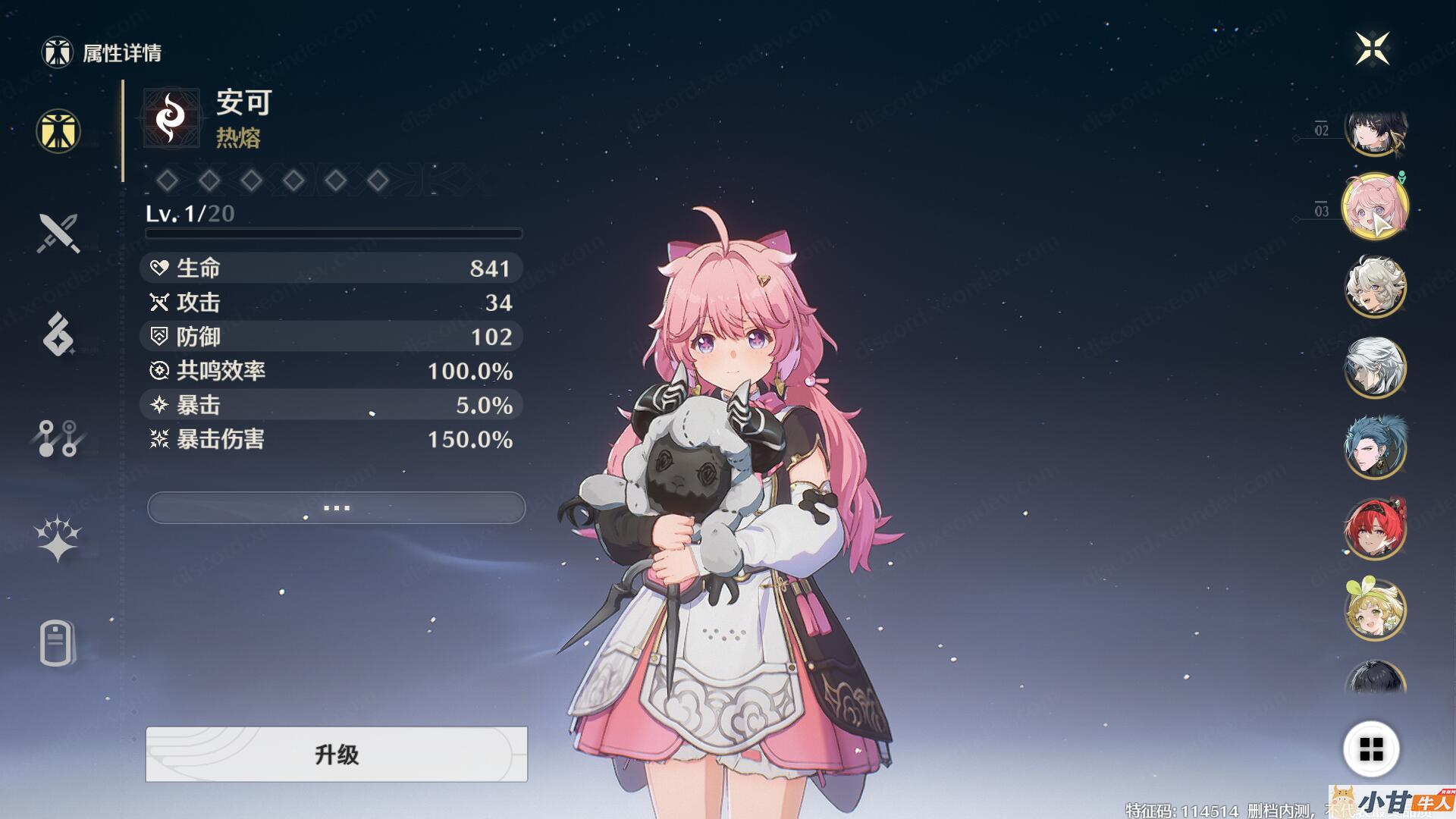The image size is (1456, 819).
Task: Open the sparkling star resonance chain tab
Action: point(58,538)
